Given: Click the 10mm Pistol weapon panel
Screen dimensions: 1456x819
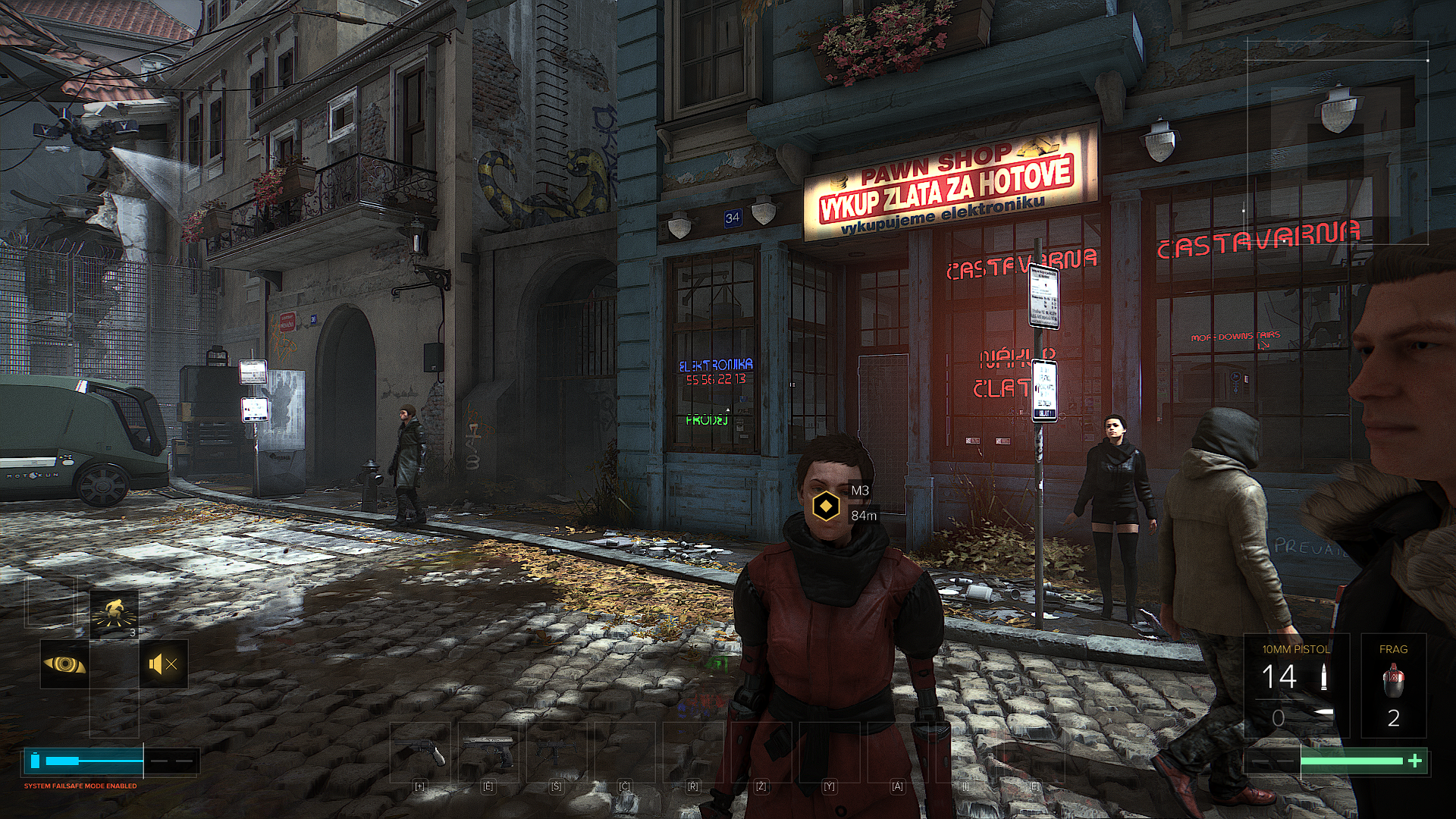Looking at the screenshot, I should 1296,686.
